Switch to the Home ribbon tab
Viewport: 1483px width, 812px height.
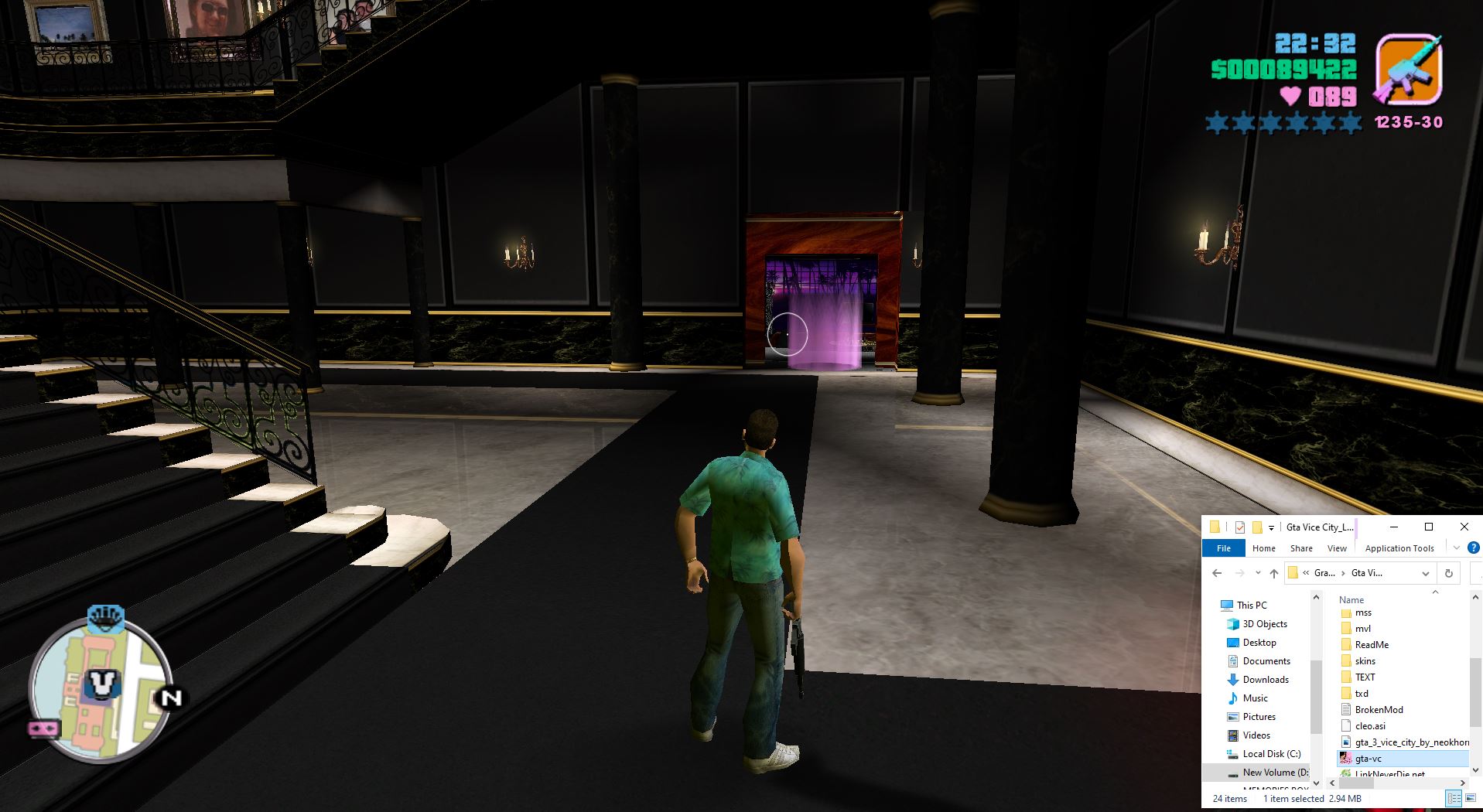(1264, 548)
